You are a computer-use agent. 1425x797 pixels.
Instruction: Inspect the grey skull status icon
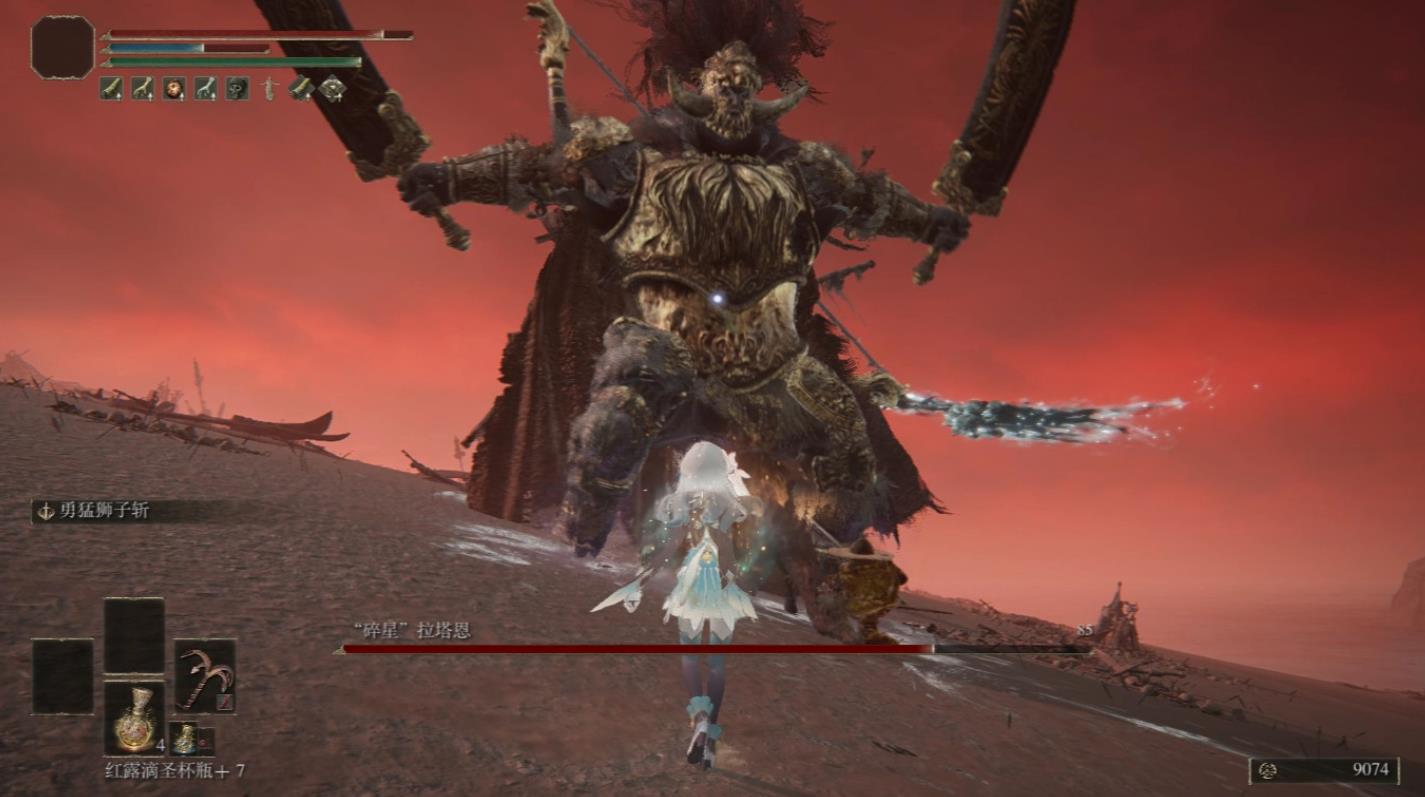[x=237, y=89]
